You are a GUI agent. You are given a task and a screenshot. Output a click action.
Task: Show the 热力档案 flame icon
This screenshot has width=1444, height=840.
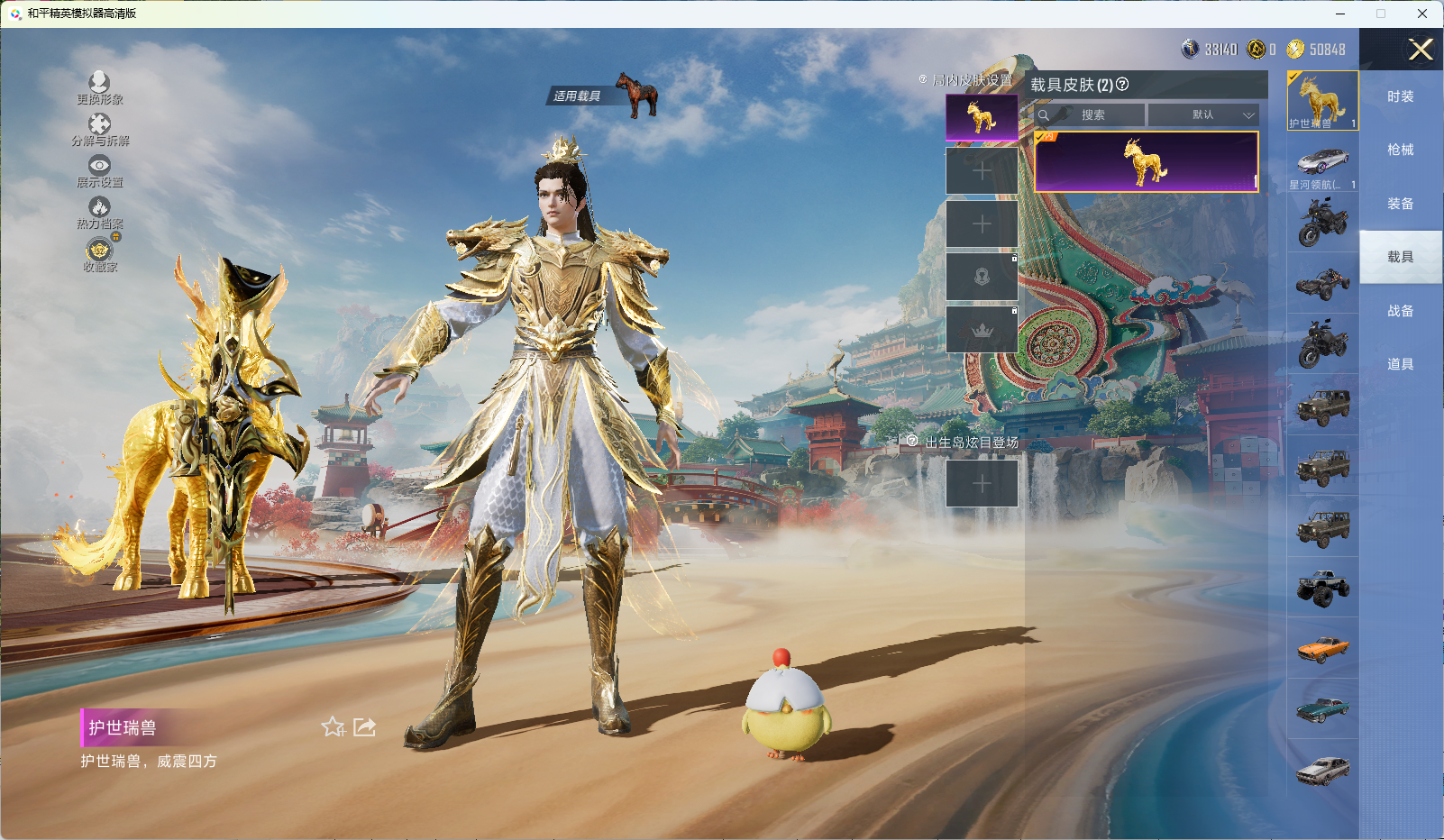click(99, 208)
